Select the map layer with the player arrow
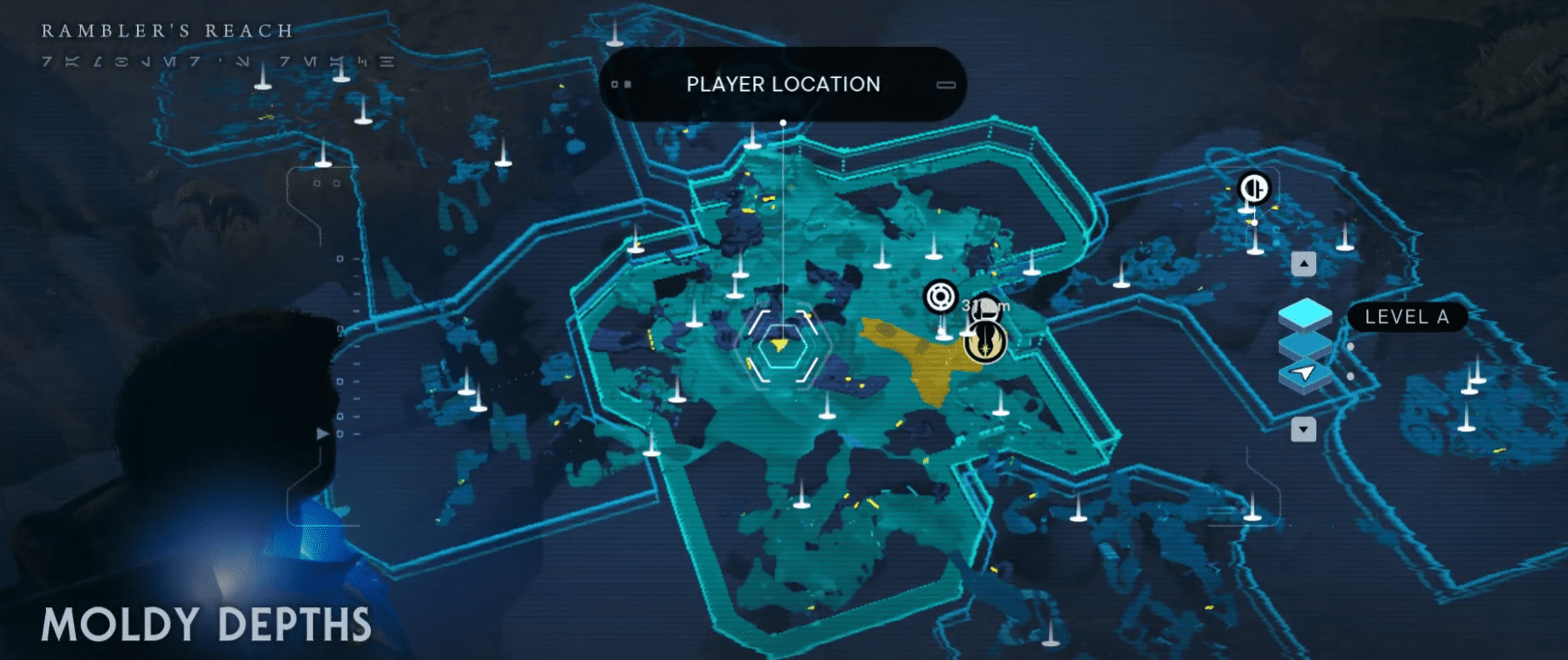Screen dimensions: 1568x660 (1305, 373)
